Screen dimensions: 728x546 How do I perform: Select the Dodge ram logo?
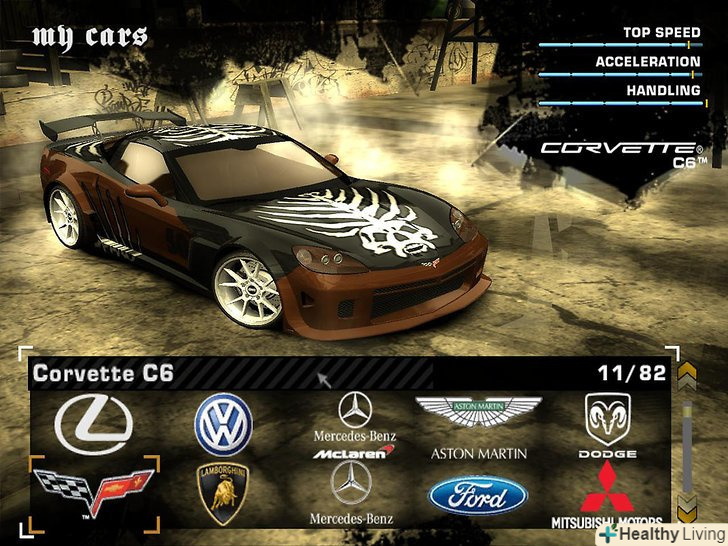pyautogui.click(x=607, y=420)
